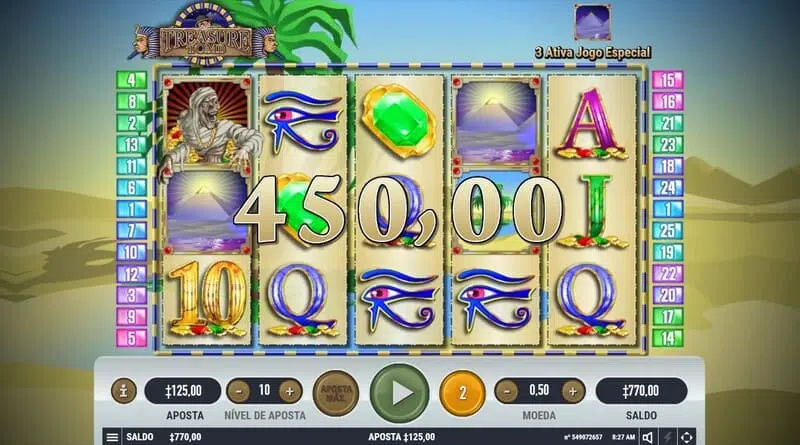
Task: Toggle the lightning bolt quick spin icon
Action: click(668, 437)
